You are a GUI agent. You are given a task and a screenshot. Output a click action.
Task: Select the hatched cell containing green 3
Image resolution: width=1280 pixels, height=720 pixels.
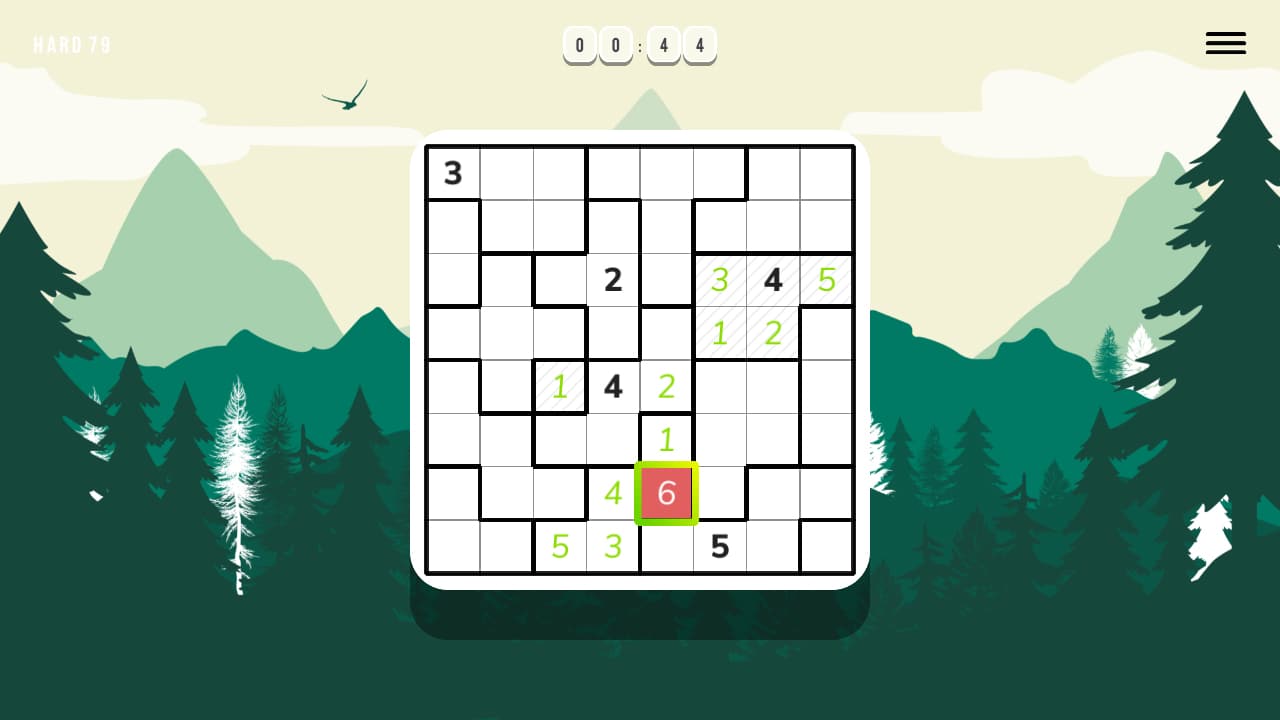tap(719, 280)
